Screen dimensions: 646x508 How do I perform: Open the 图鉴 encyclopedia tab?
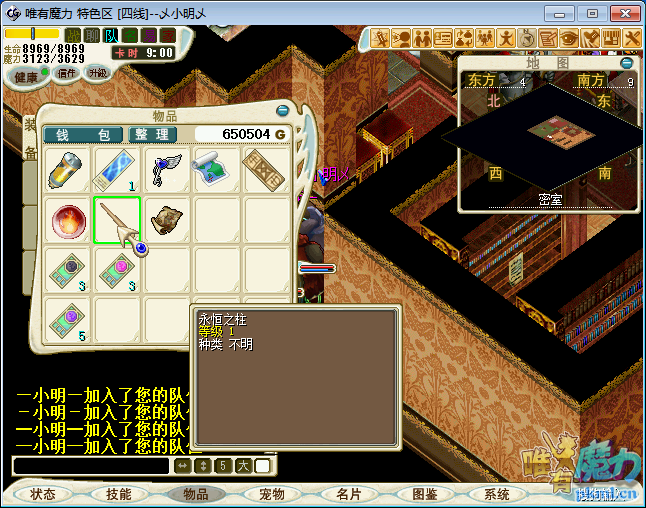tap(424, 494)
